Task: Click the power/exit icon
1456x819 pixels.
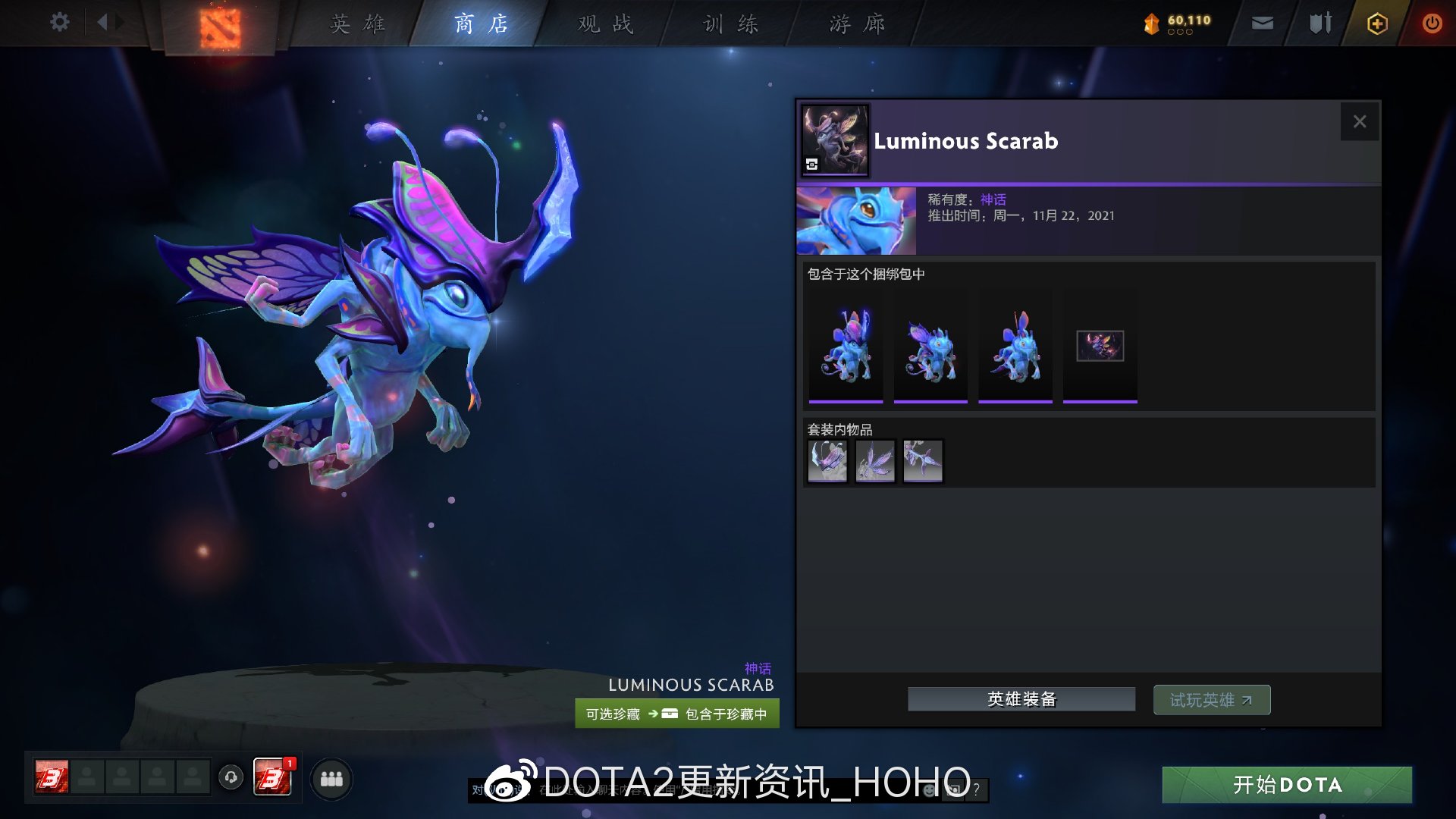Action: tap(1432, 23)
